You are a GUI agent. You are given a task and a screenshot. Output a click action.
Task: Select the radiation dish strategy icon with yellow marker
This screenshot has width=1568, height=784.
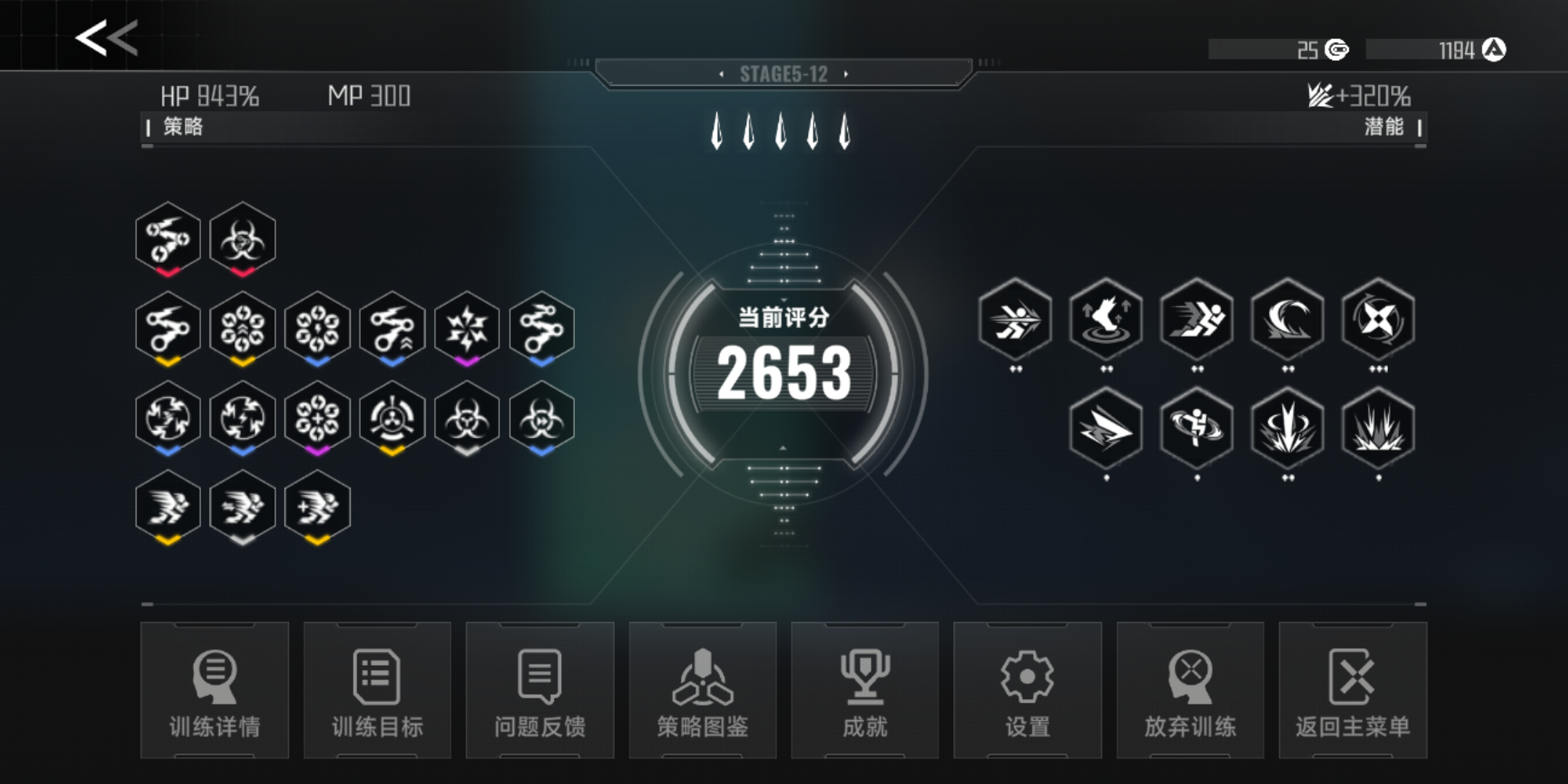point(392,417)
